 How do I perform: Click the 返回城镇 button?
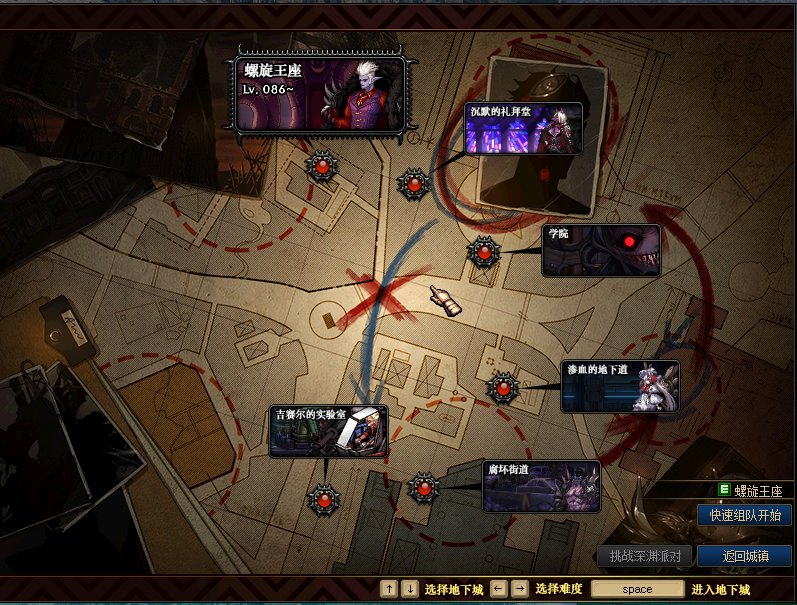[744, 556]
